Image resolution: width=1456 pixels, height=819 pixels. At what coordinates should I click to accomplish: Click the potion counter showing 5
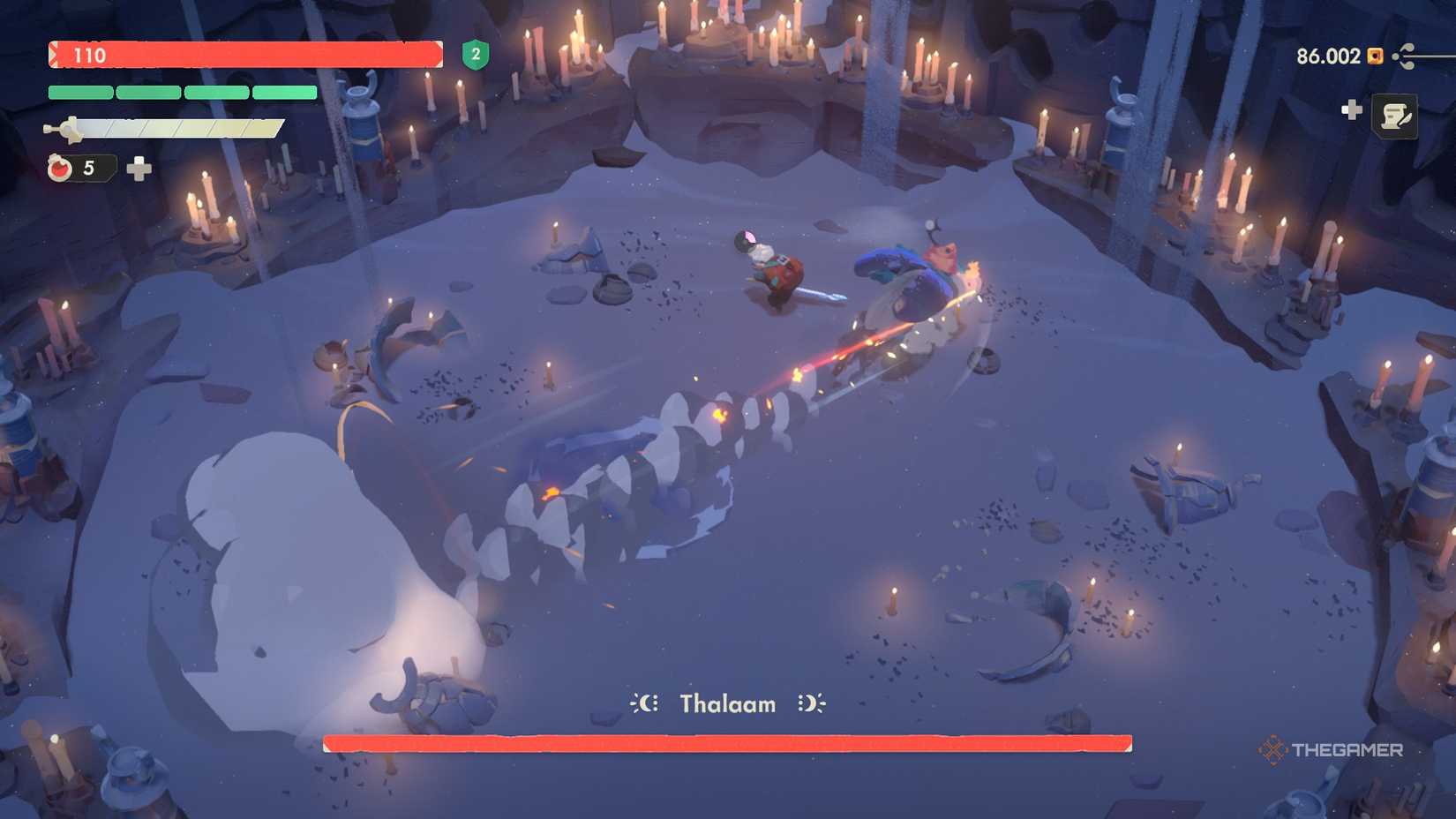click(88, 167)
